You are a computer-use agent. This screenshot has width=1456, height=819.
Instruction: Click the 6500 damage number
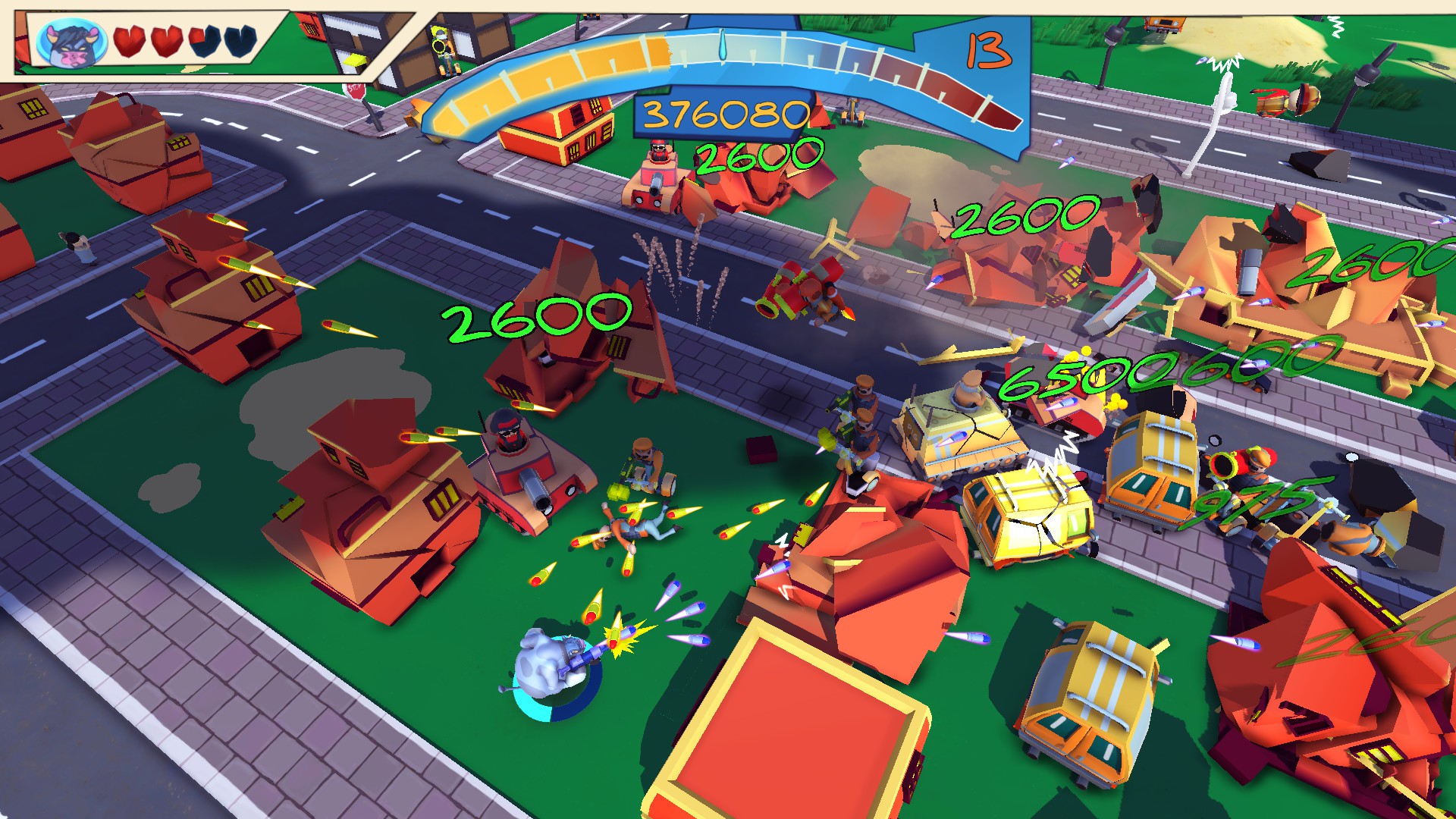[1062, 379]
